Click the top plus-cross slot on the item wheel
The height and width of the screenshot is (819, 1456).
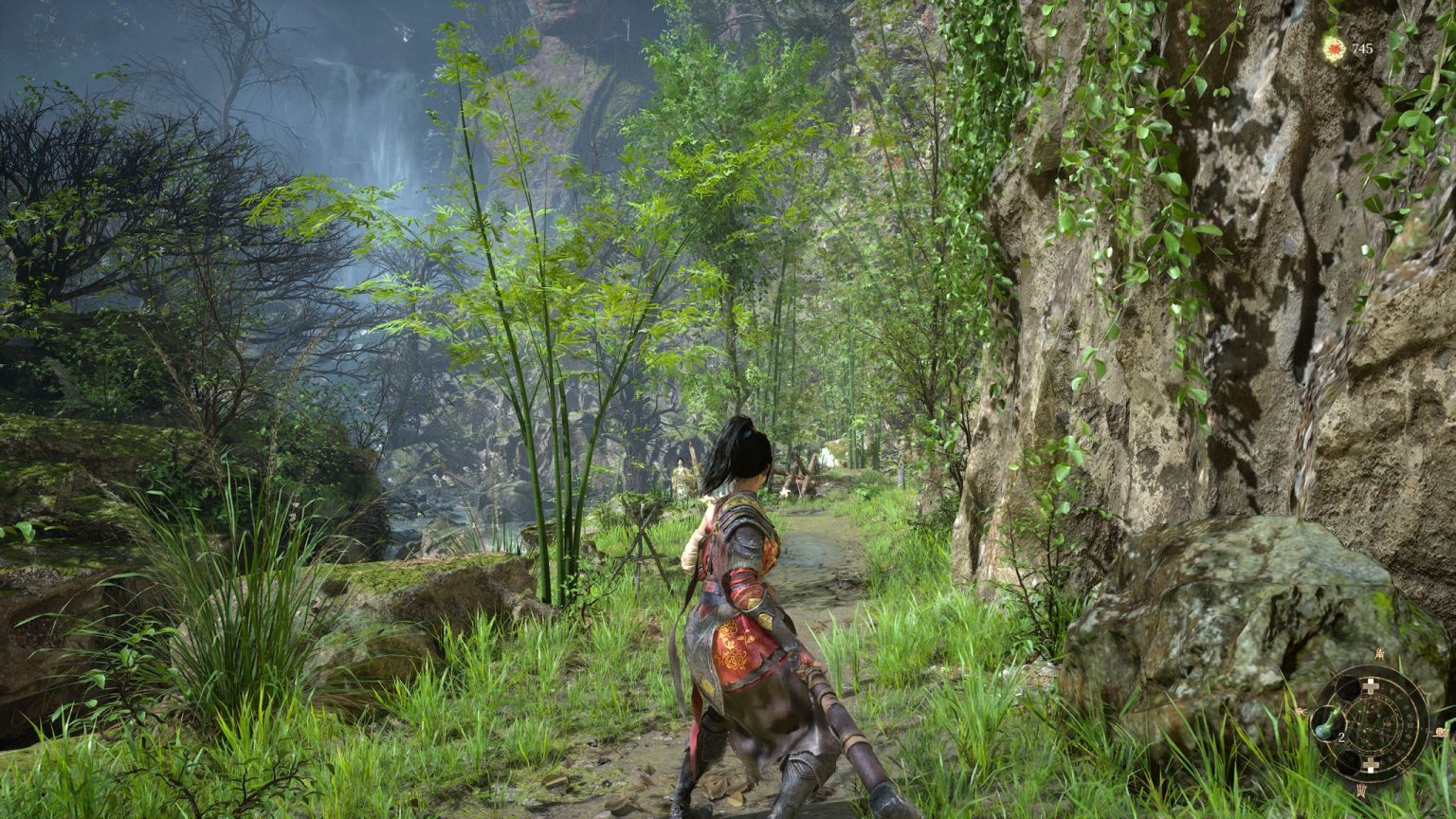1372,686
